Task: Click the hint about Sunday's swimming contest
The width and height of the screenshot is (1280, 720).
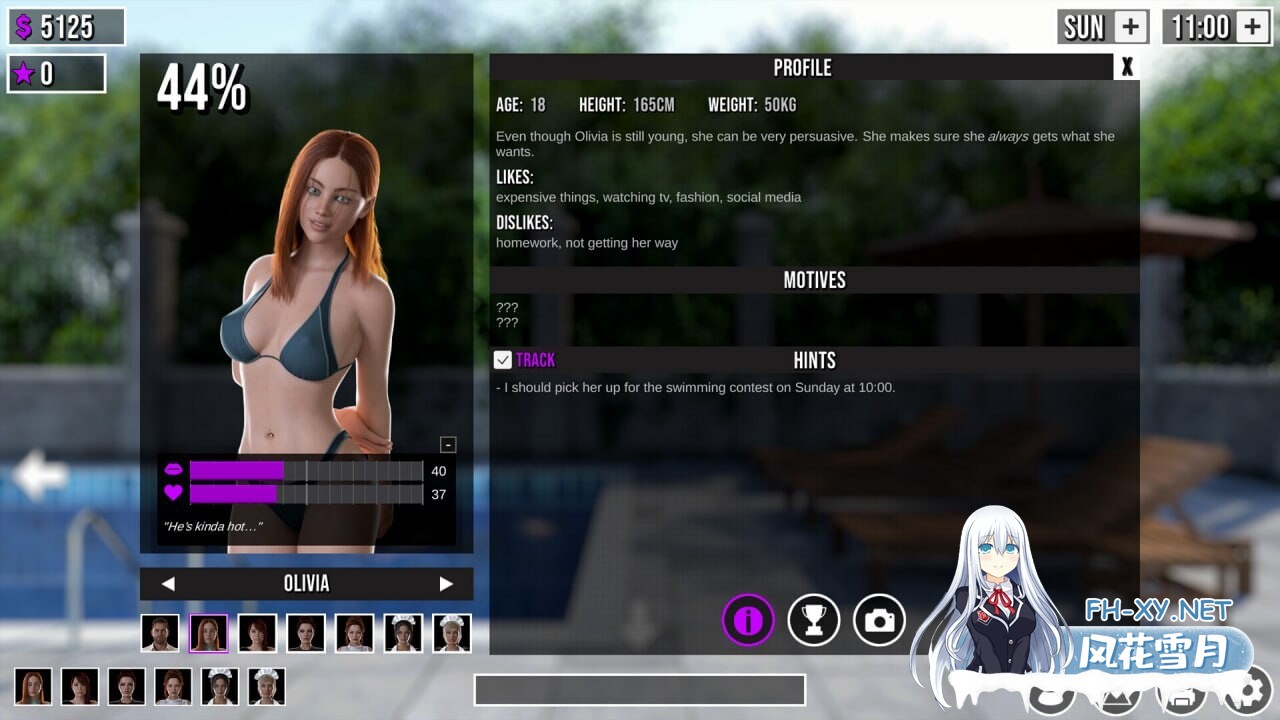Action: click(x=697, y=387)
